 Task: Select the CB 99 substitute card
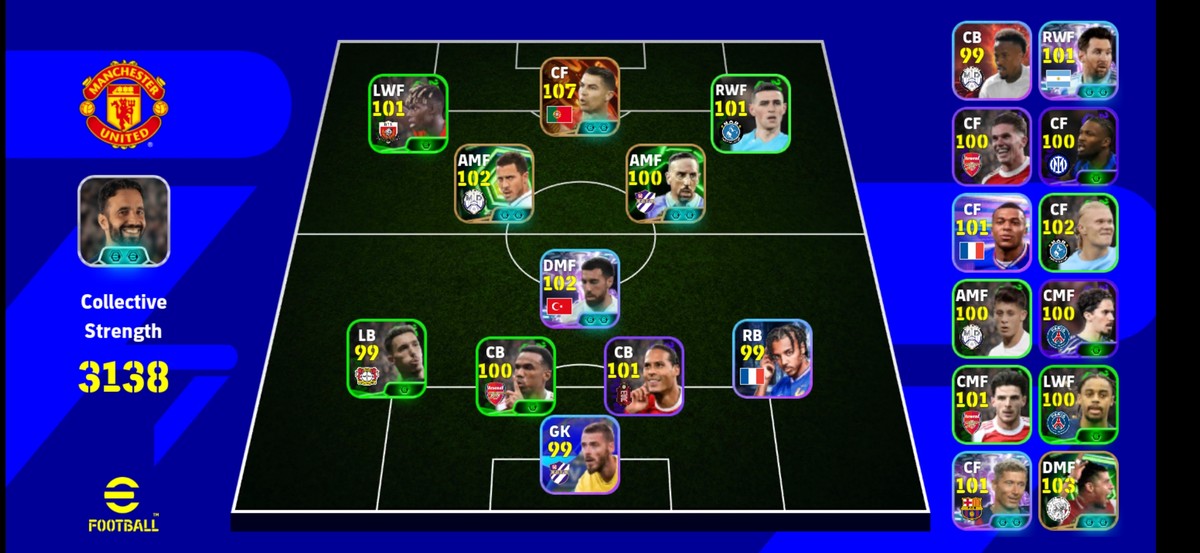pyautogui.click(x=991, y=60)
